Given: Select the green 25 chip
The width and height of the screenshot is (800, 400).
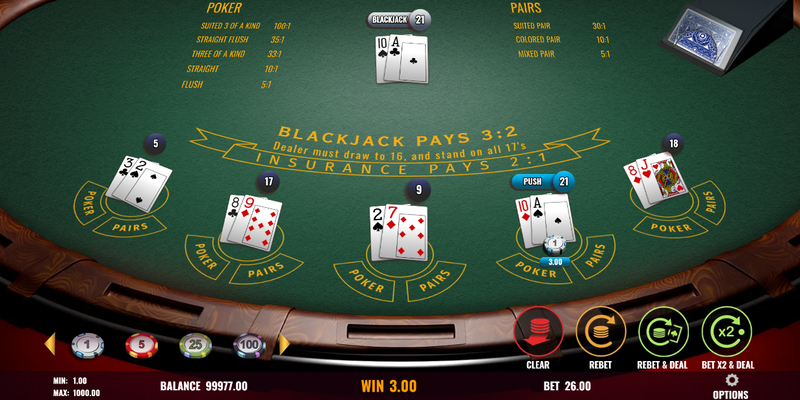Looking at the screenshot, I should coord(195,346).
